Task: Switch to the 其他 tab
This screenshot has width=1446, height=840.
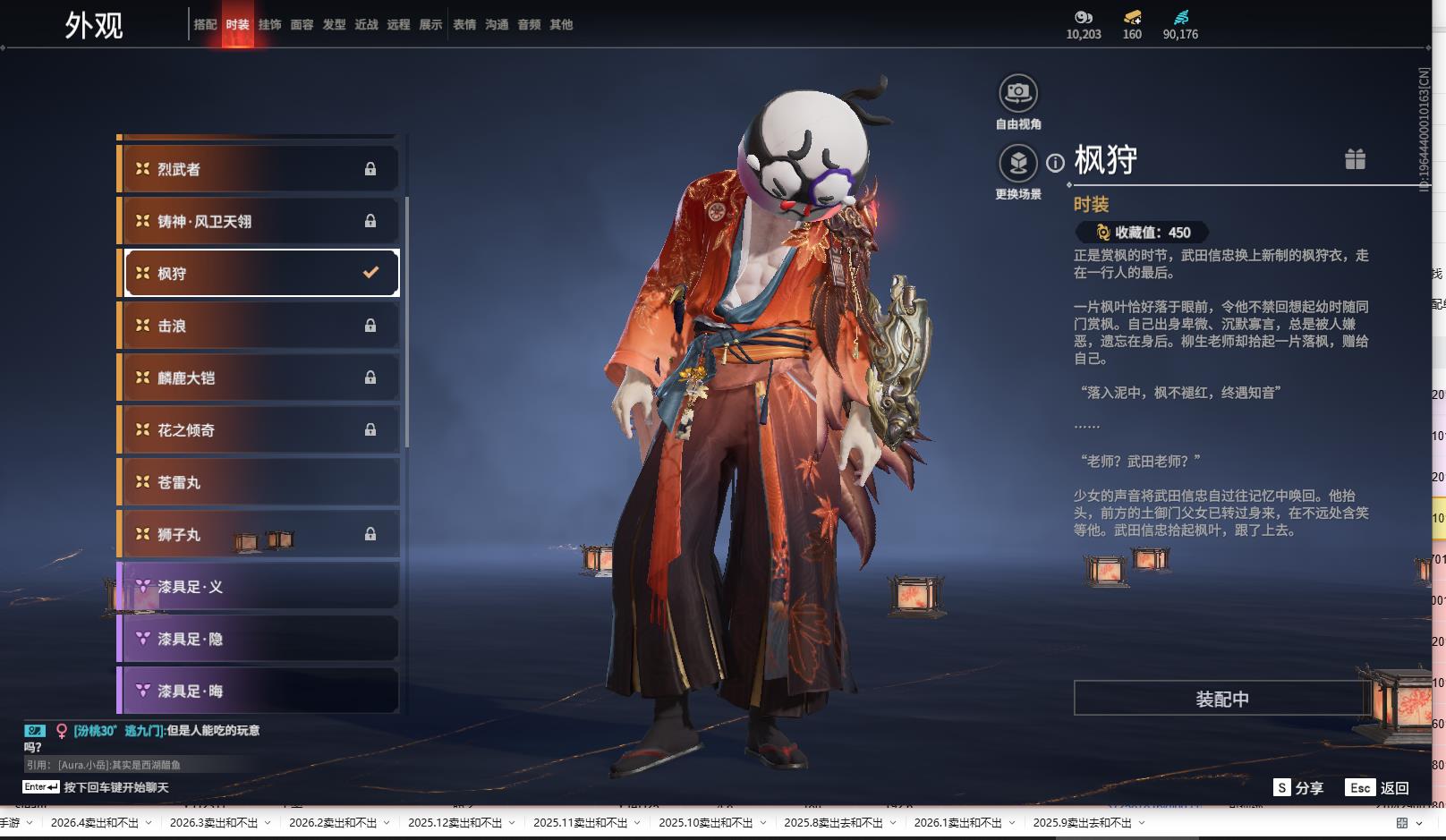Action: click(561, 25)
